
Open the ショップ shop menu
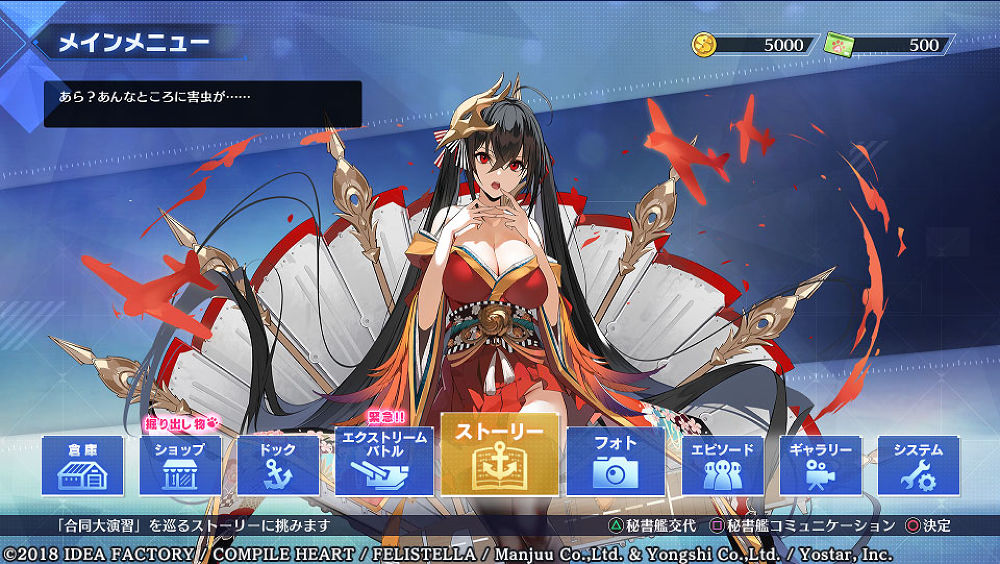(x=180, y=465)
